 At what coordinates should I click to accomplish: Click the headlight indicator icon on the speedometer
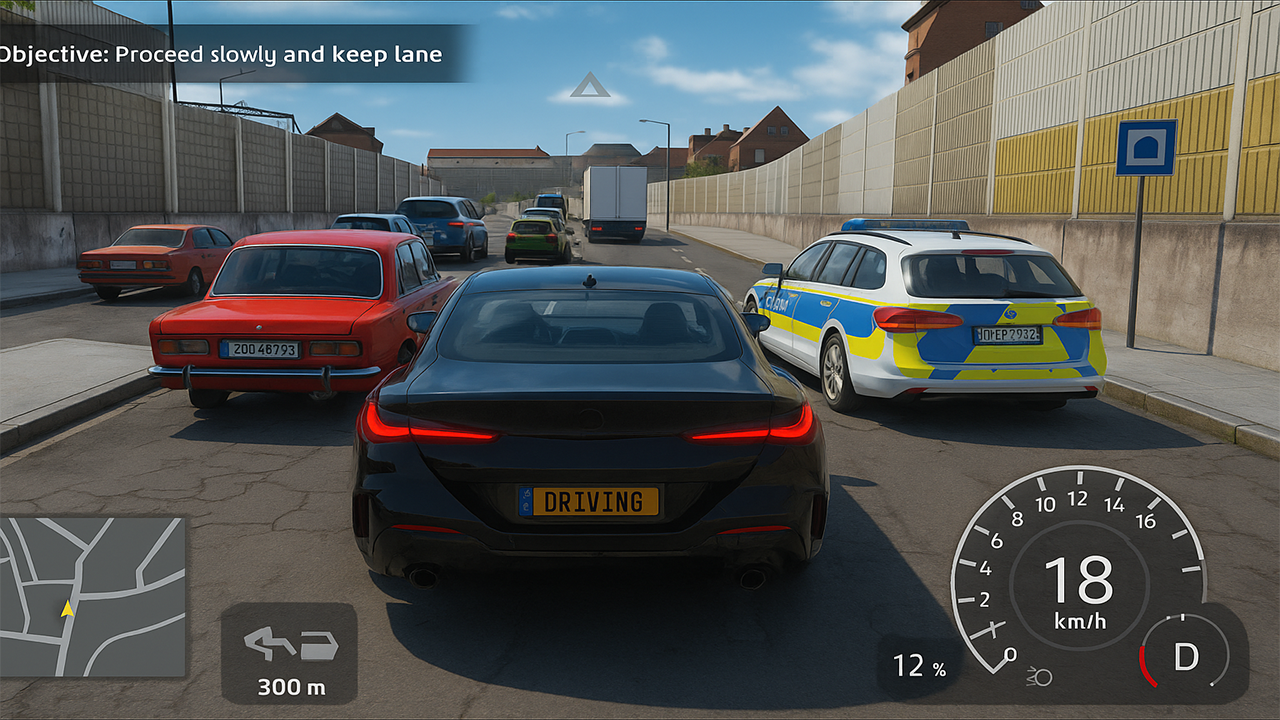pos(1039,677)
